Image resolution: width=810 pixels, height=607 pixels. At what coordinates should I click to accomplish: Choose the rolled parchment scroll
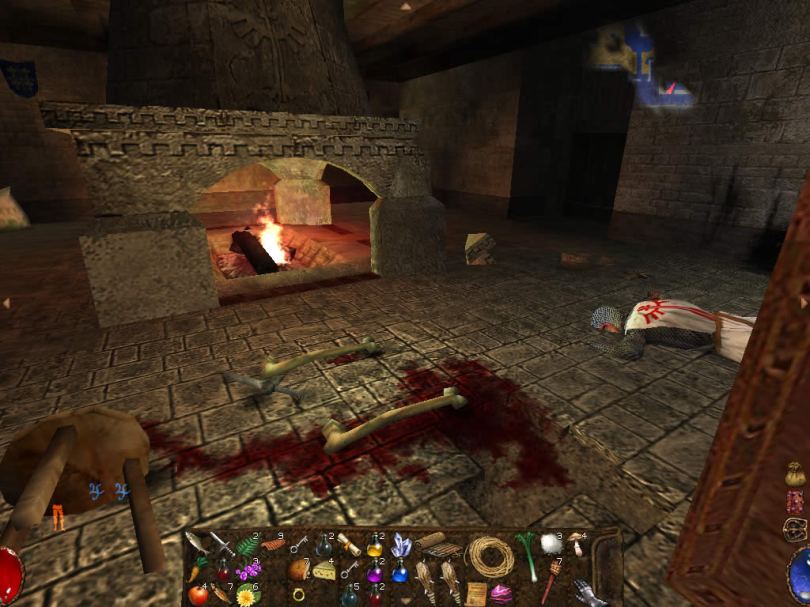coord(348,546)
